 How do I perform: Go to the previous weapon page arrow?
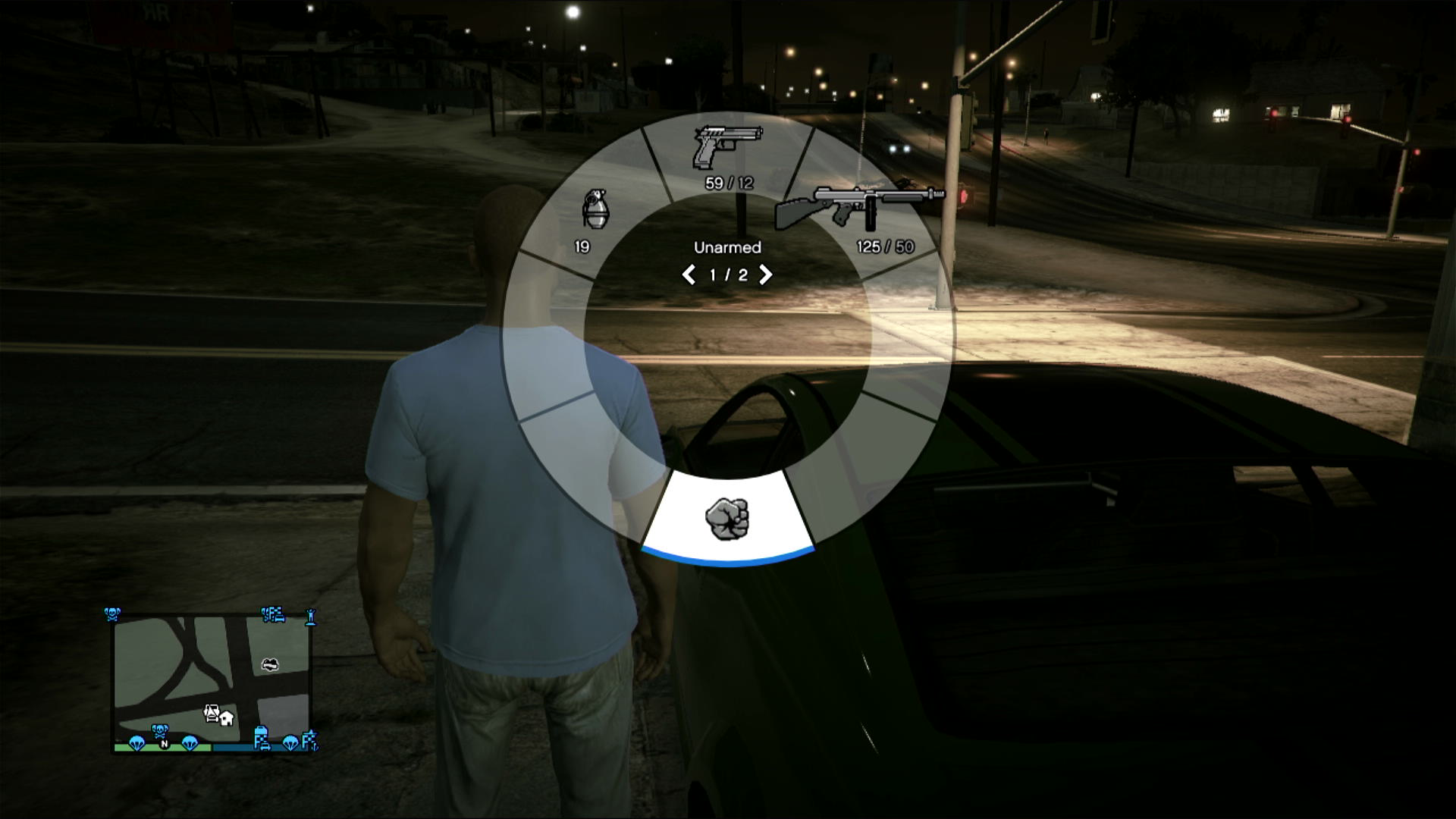tap(689, 275)
